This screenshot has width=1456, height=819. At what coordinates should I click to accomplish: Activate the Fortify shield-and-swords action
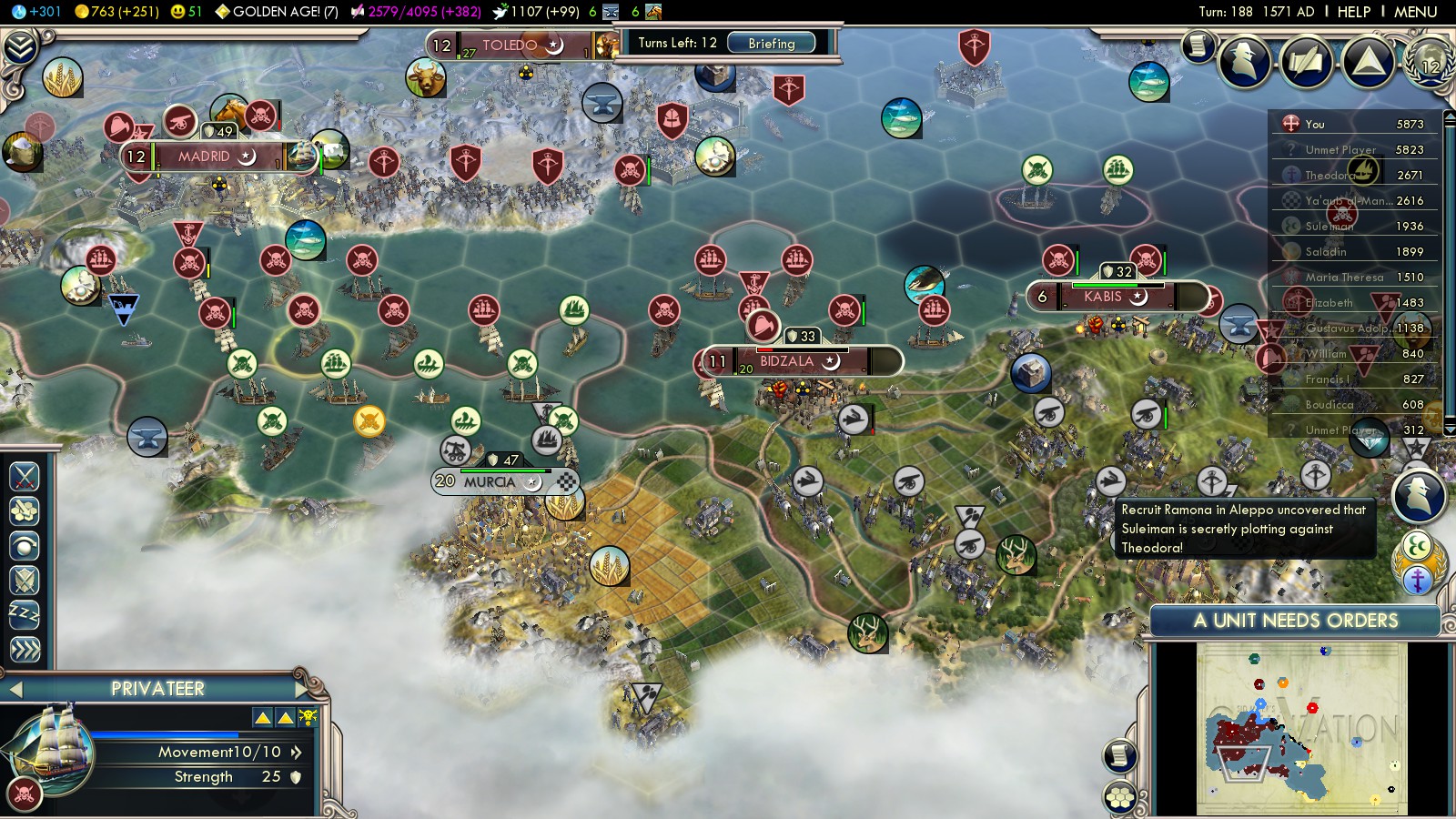25,580
